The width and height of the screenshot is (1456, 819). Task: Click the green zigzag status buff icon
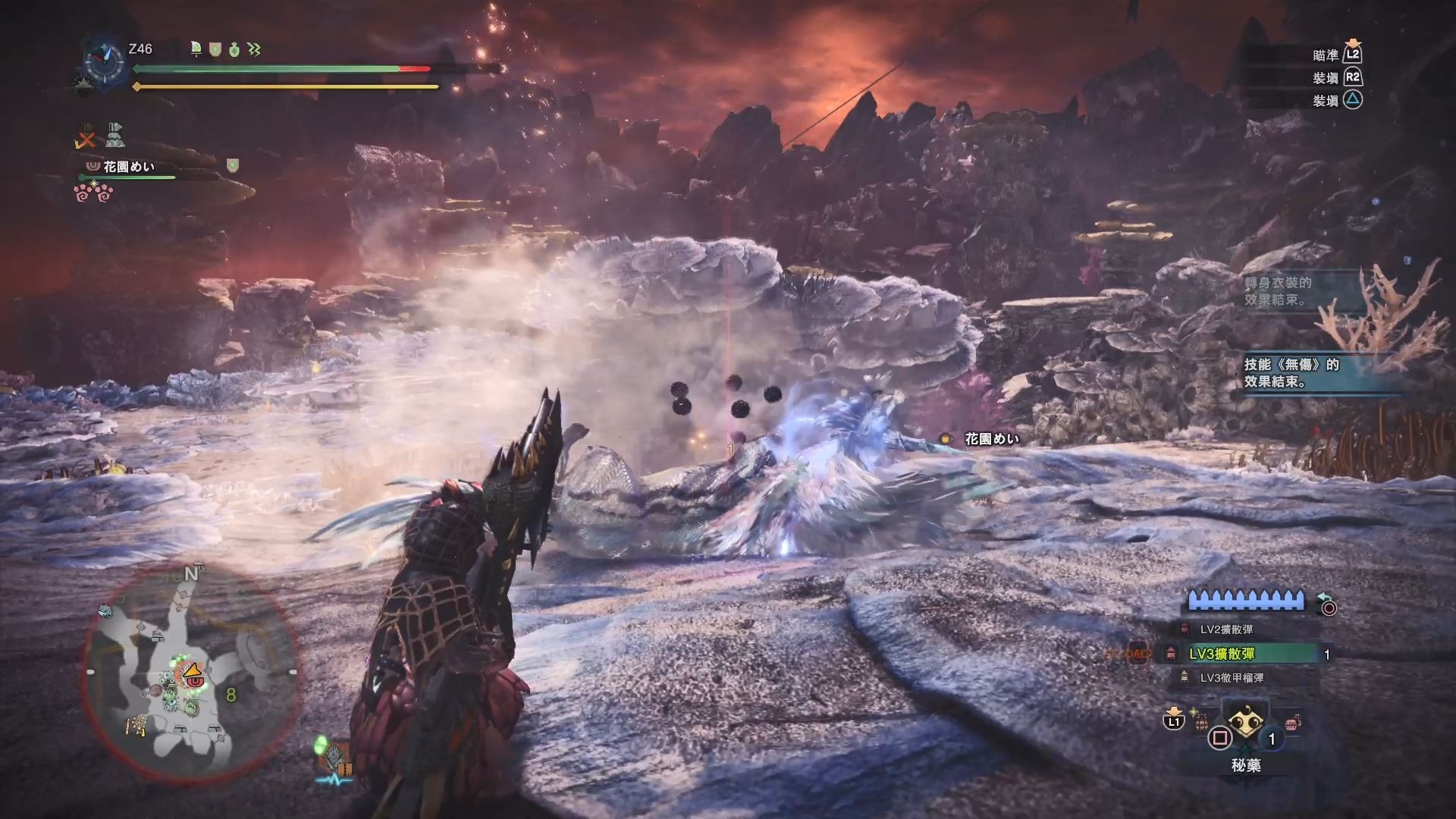click(254, 50)
